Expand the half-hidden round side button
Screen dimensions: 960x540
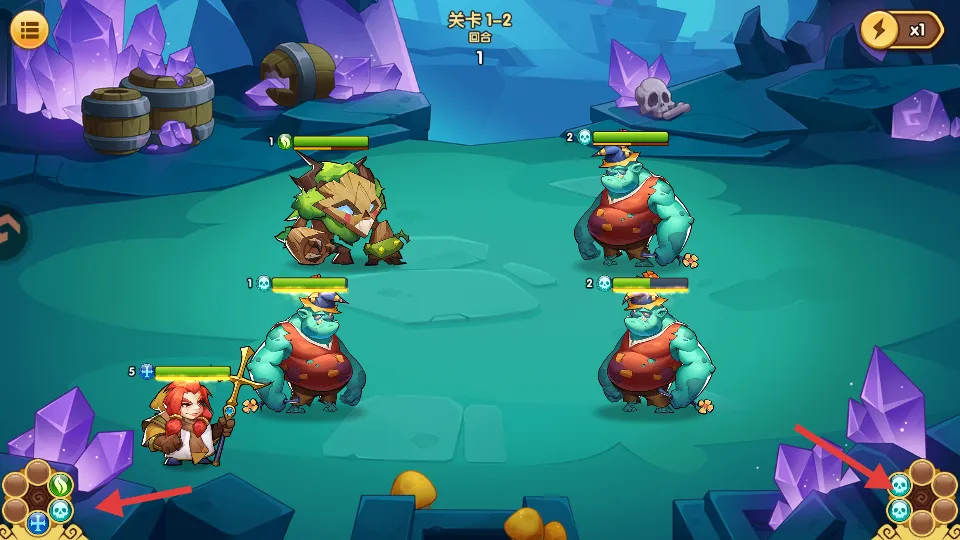click(x=10, y=232)
